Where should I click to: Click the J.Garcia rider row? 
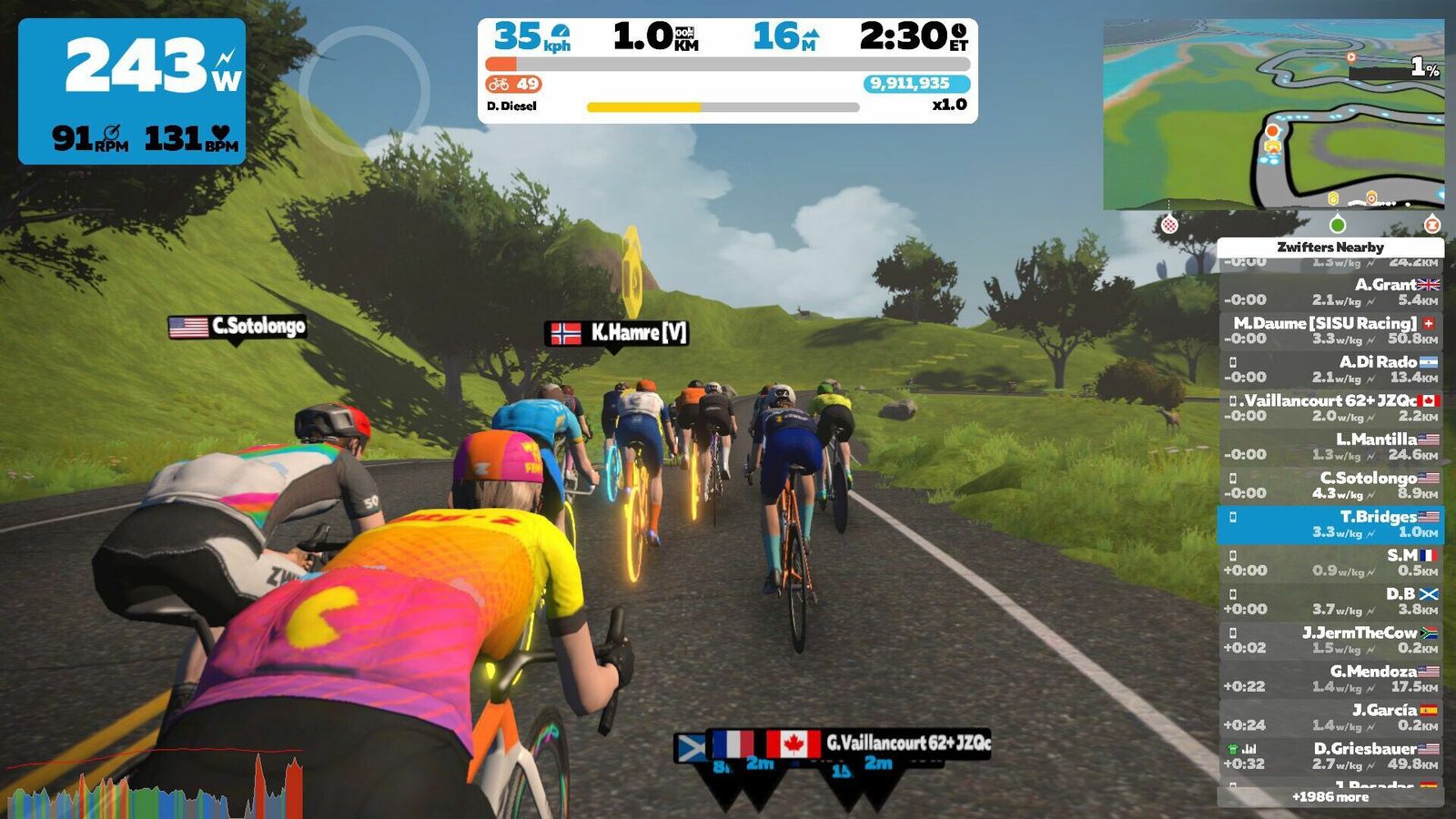coord(1330,717)
